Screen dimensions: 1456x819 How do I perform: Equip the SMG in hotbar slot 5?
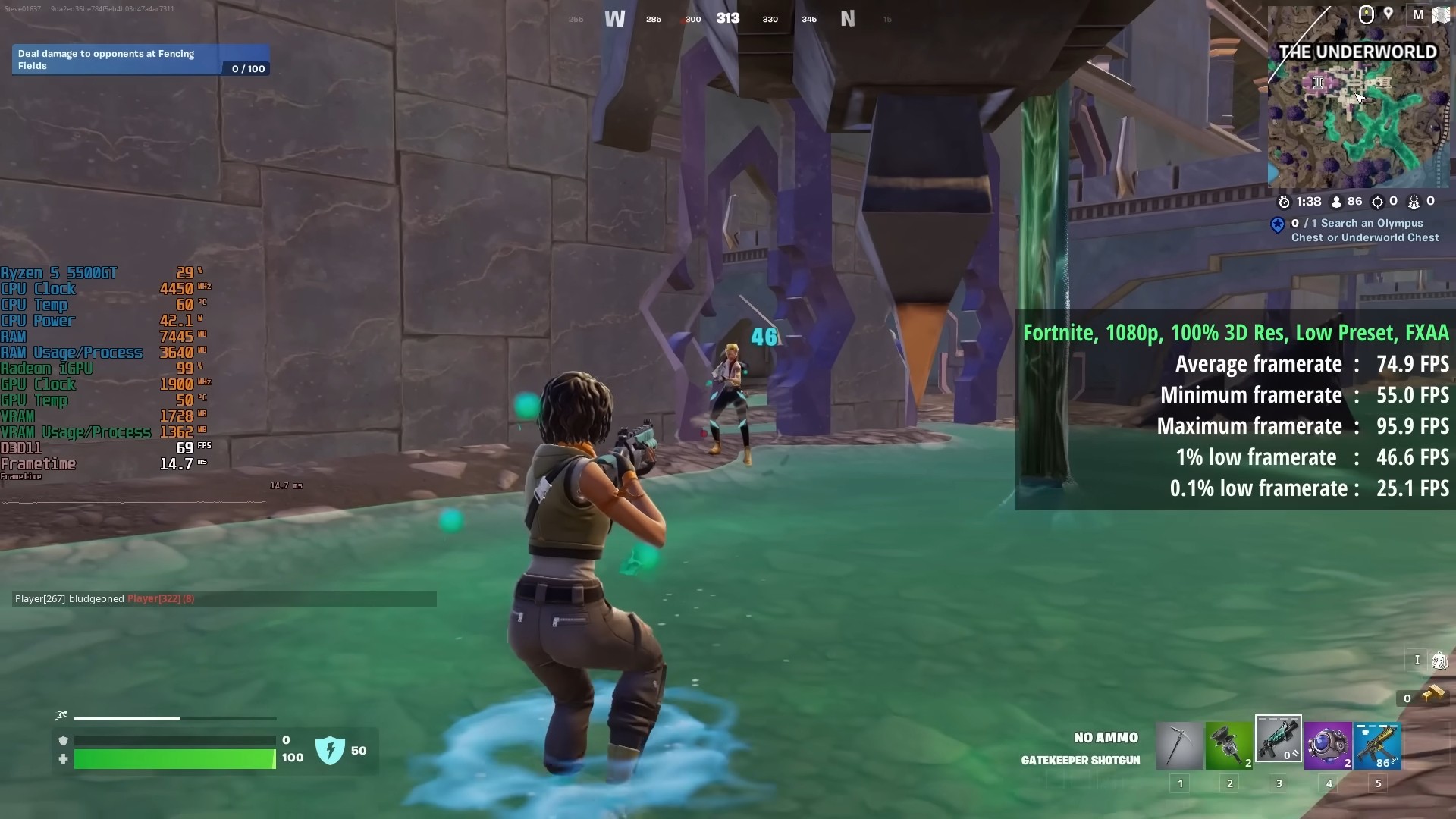pos(1379,745)
